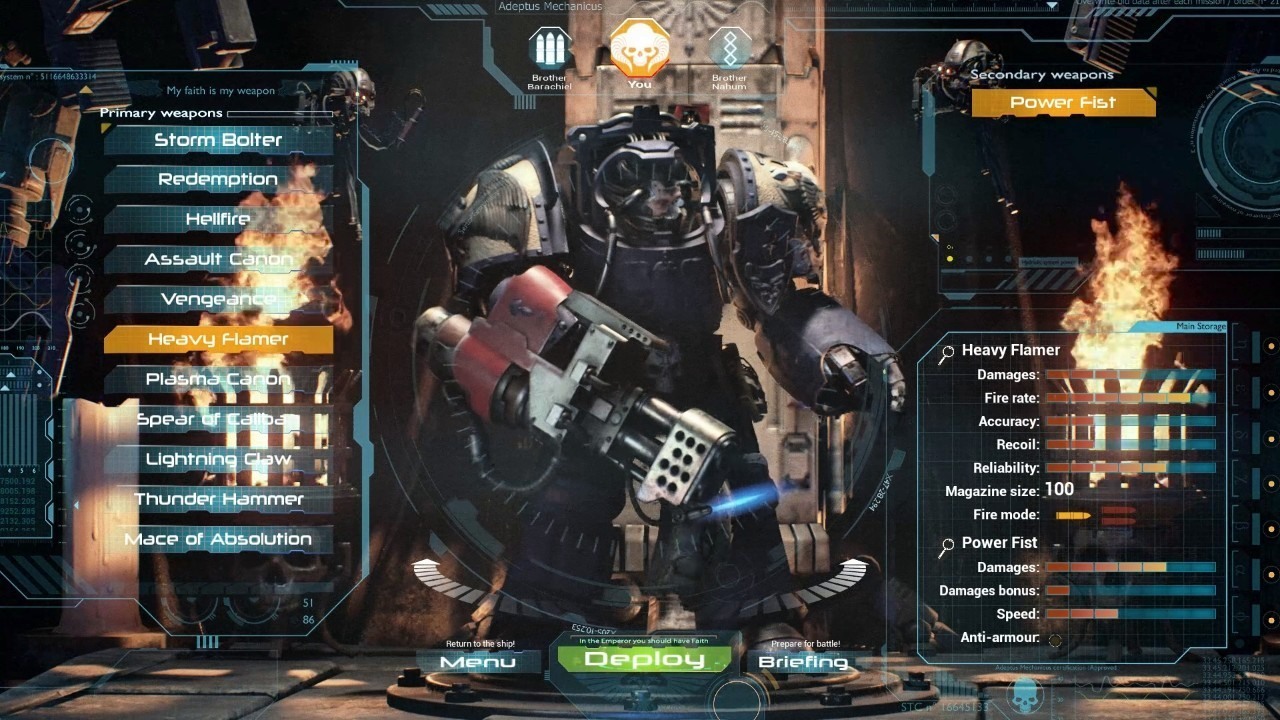Open the mission Briefing
This screenshot has width=1280, height=720.
tap(803, 662)
